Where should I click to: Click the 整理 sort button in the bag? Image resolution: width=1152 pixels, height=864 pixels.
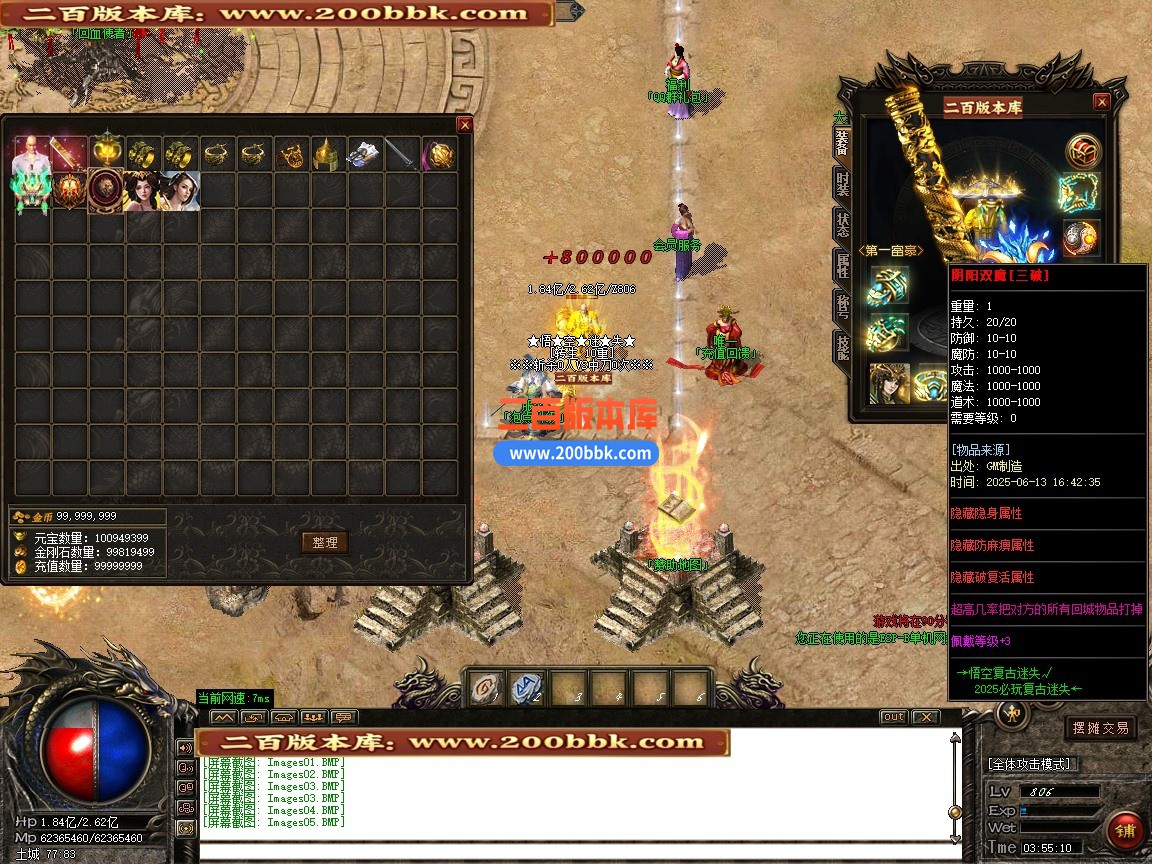point(324,542)
